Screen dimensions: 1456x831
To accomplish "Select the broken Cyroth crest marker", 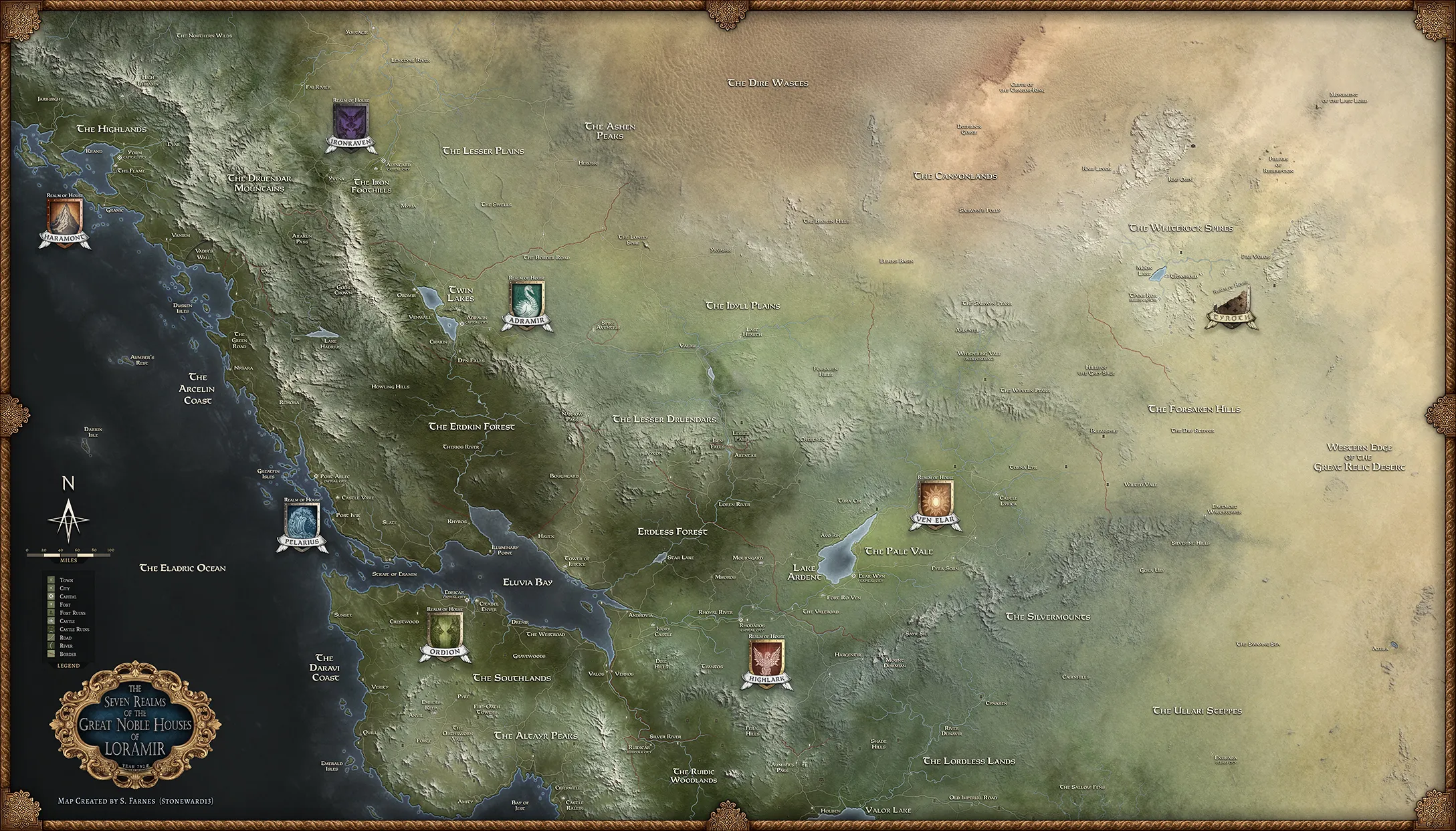I will 1232,306.
